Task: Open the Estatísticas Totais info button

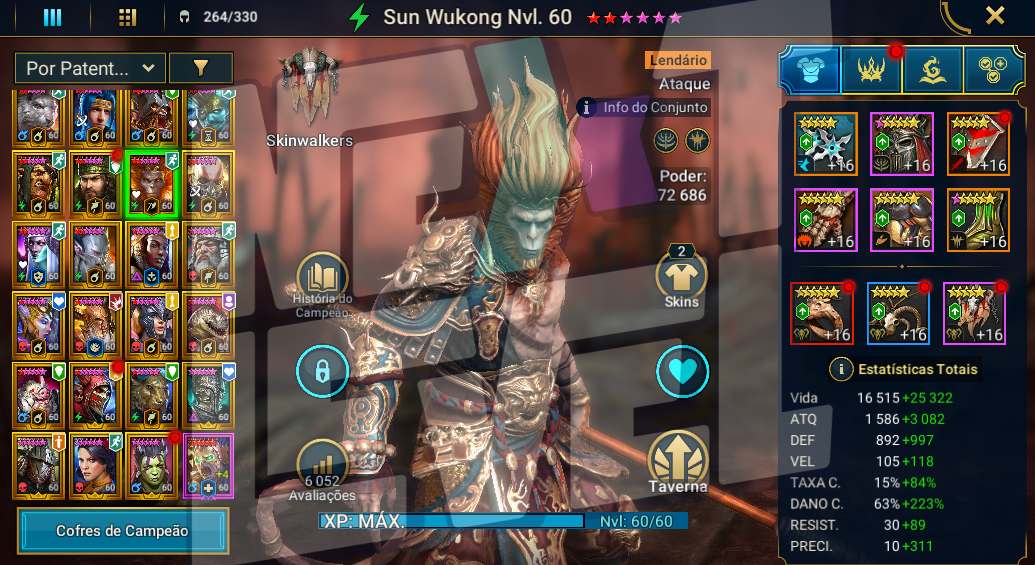Action: point(841,369)
